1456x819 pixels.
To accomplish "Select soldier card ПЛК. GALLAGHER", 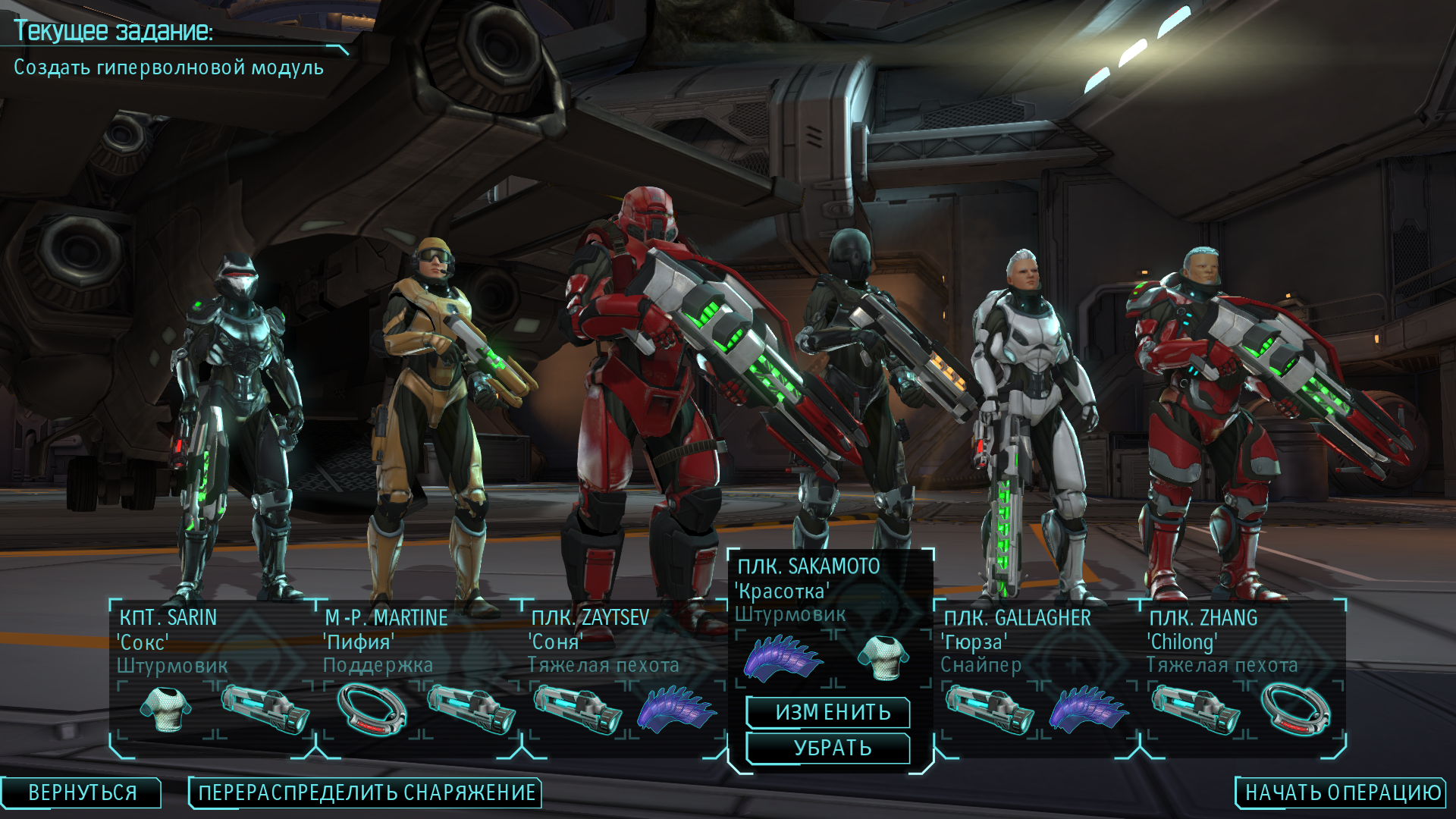I will pos(1037,642).
